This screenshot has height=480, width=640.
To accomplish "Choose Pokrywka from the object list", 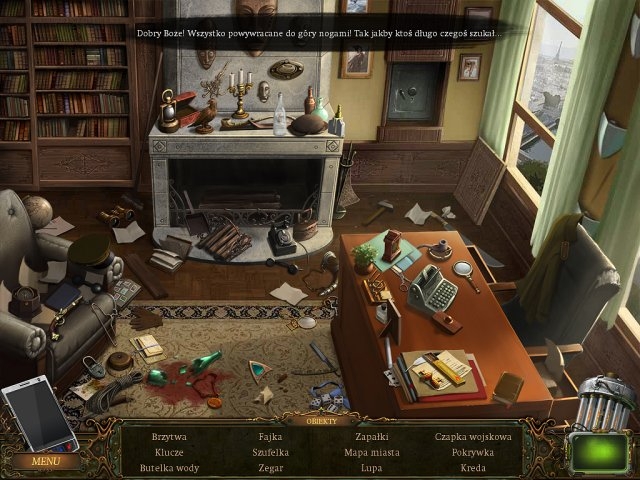I will [x=473, y=452].
